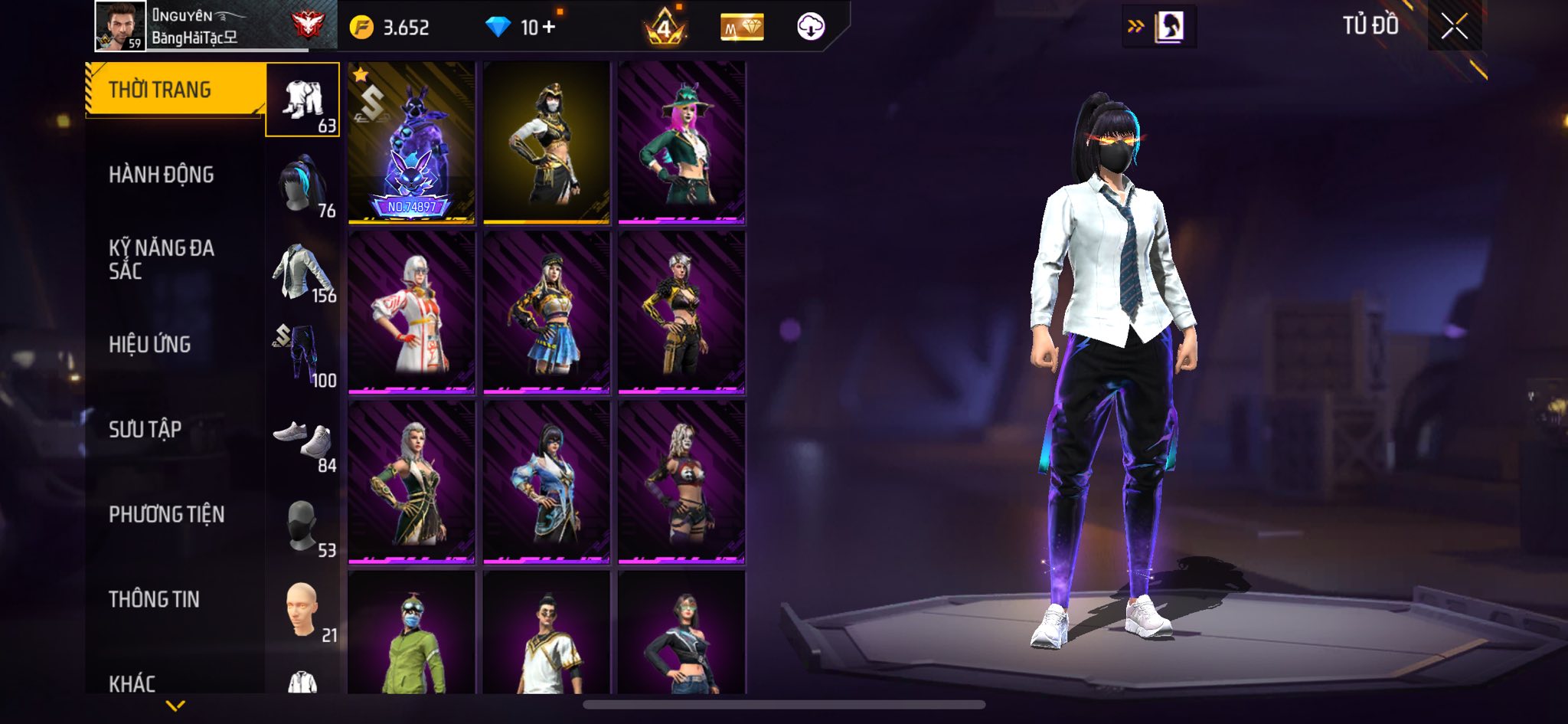
Task: Choose the shirt category with 156 items
Action: tap(303, 271)
